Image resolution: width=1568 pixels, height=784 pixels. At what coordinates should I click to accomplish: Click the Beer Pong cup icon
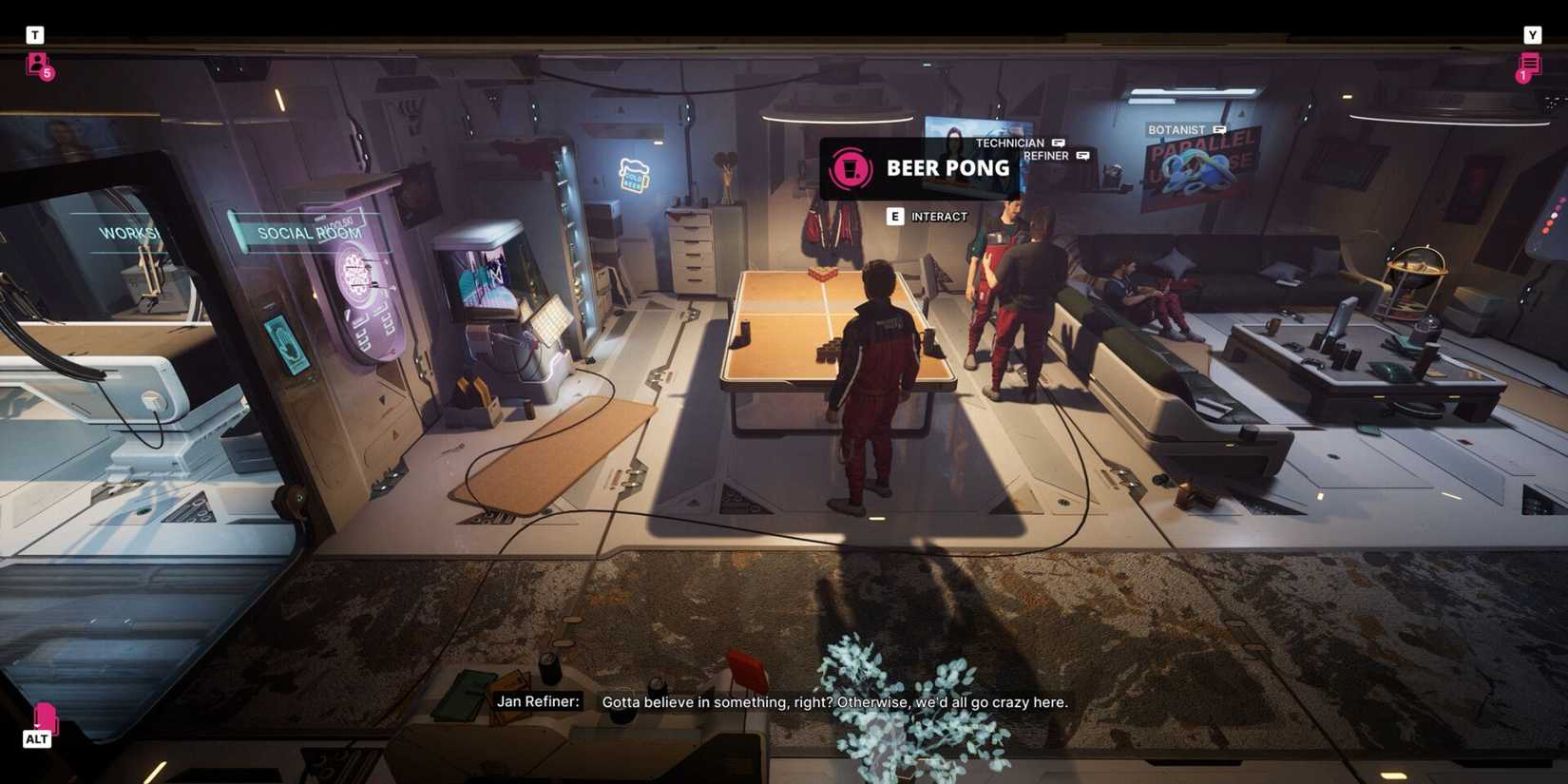pyautogui.click(x=851, y=168)
